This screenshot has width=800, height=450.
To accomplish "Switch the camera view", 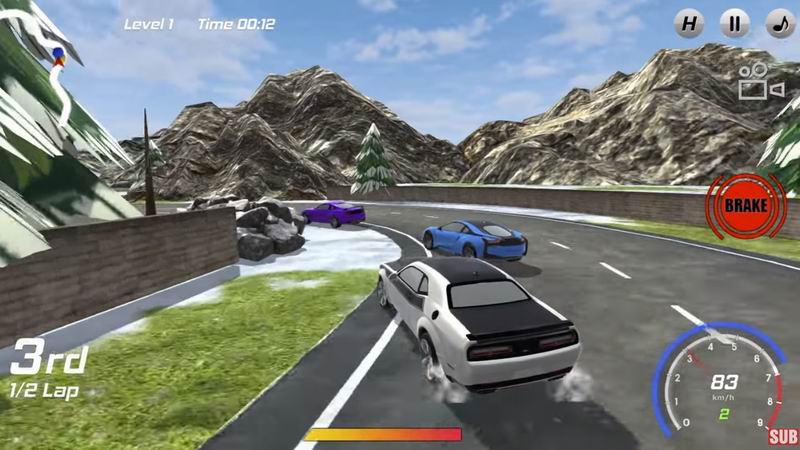I will (x=761, y=82).
